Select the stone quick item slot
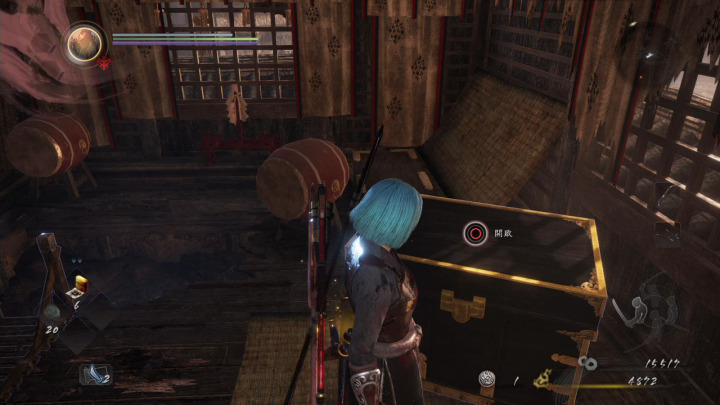Screen dimensions: 720x405 point(50,313)
